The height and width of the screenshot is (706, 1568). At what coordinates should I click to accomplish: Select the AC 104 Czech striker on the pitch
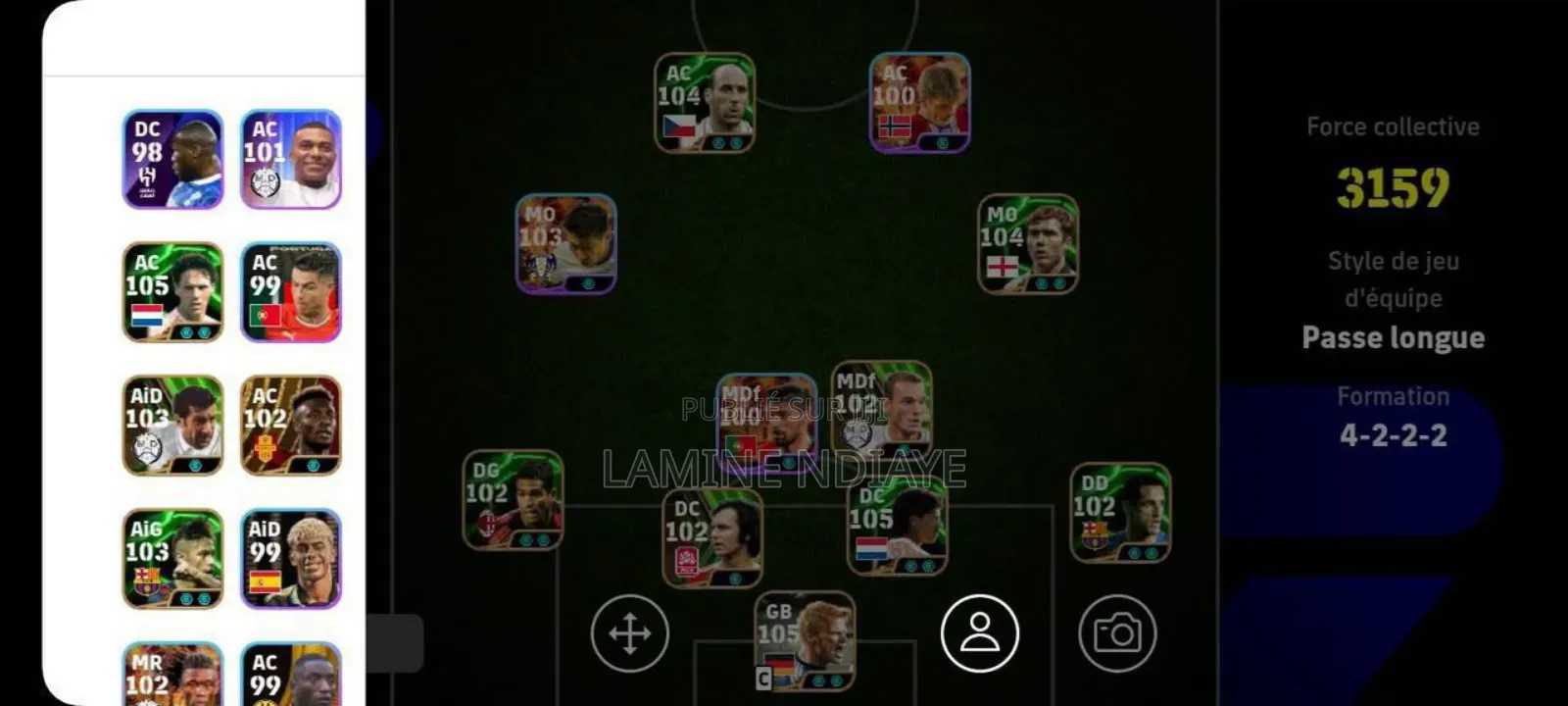[x=708, y=103]
